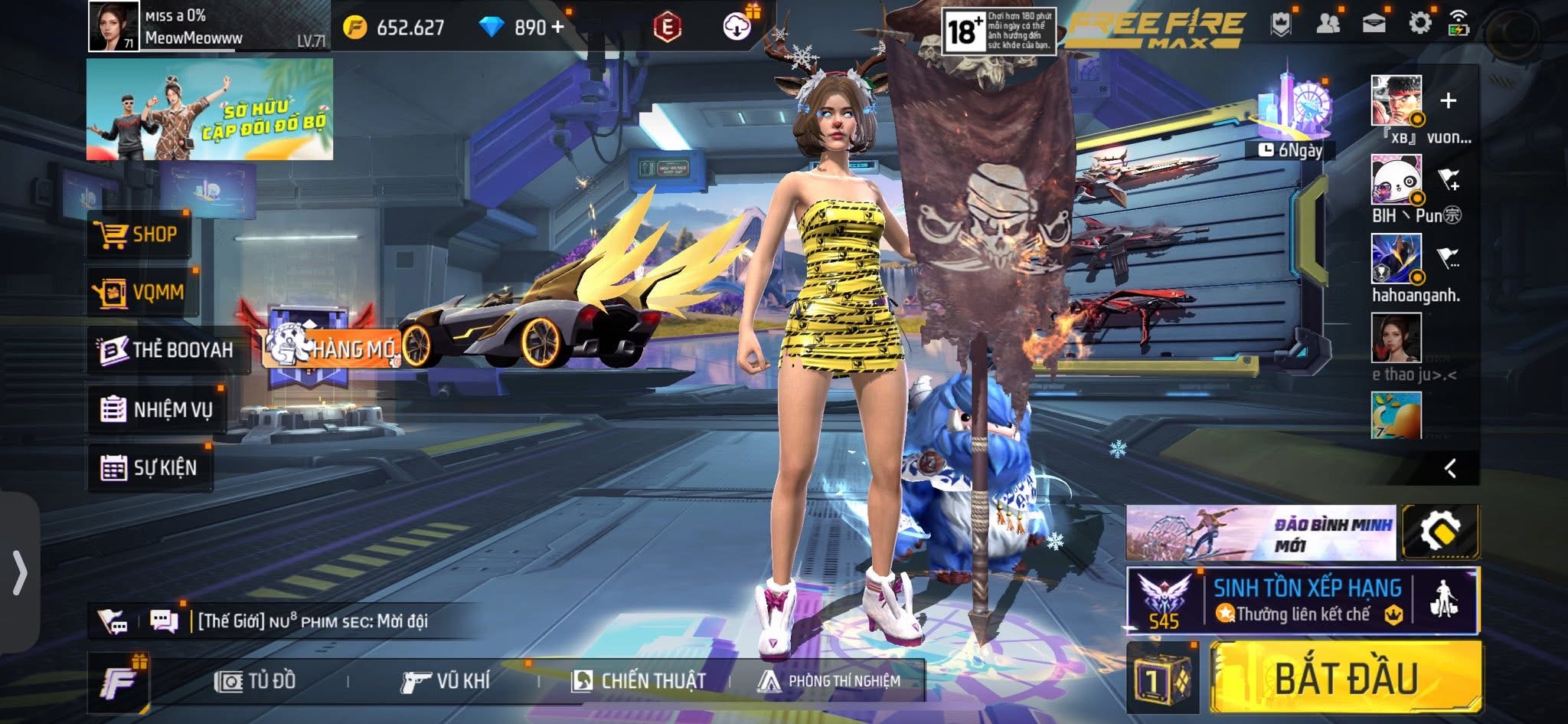Open THẺ BOOYAH pass
Viewport: 1568px width, 724px height.
click(168, 350)
